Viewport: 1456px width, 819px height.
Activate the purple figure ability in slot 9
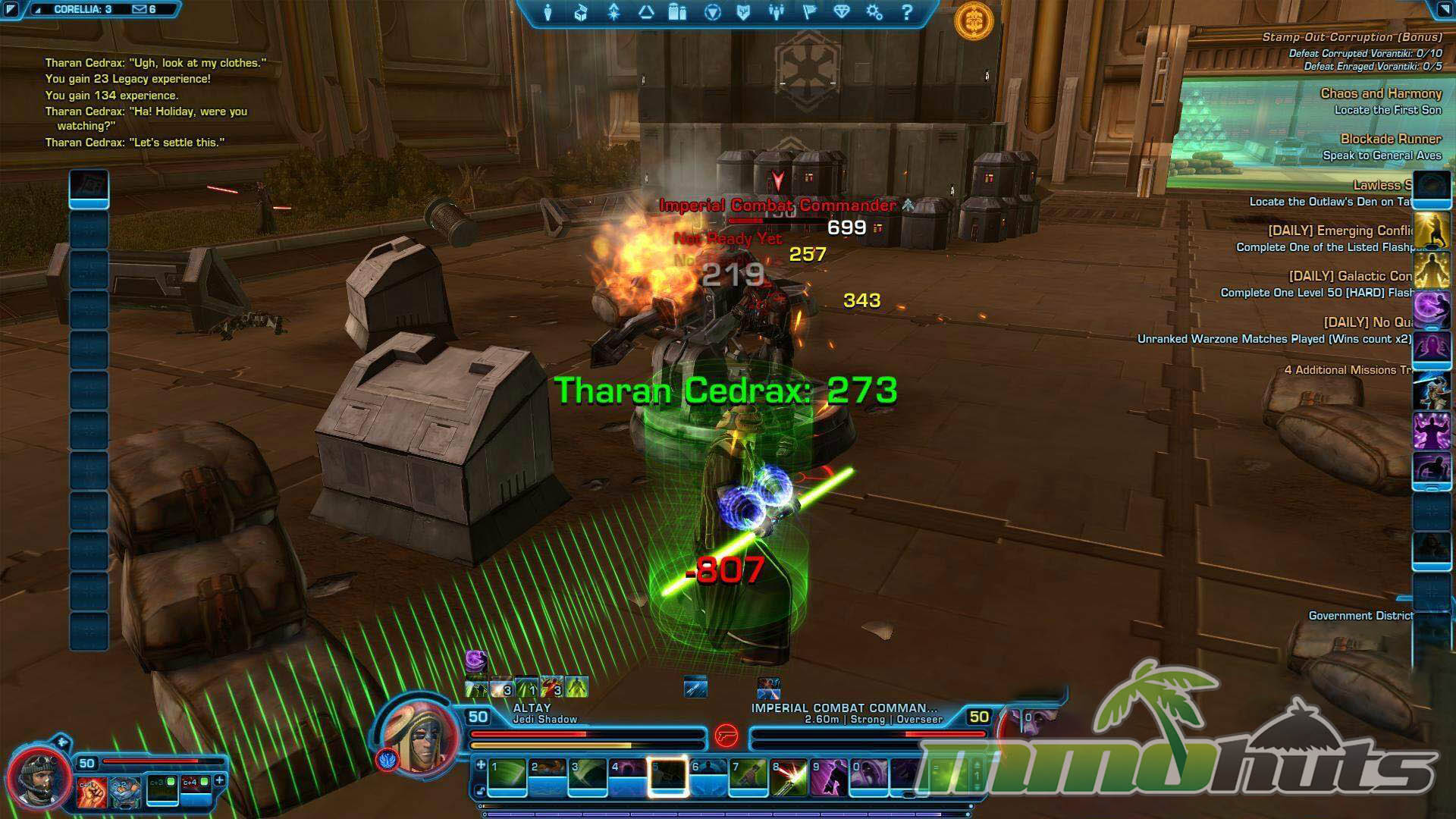[x=829, y=778]
